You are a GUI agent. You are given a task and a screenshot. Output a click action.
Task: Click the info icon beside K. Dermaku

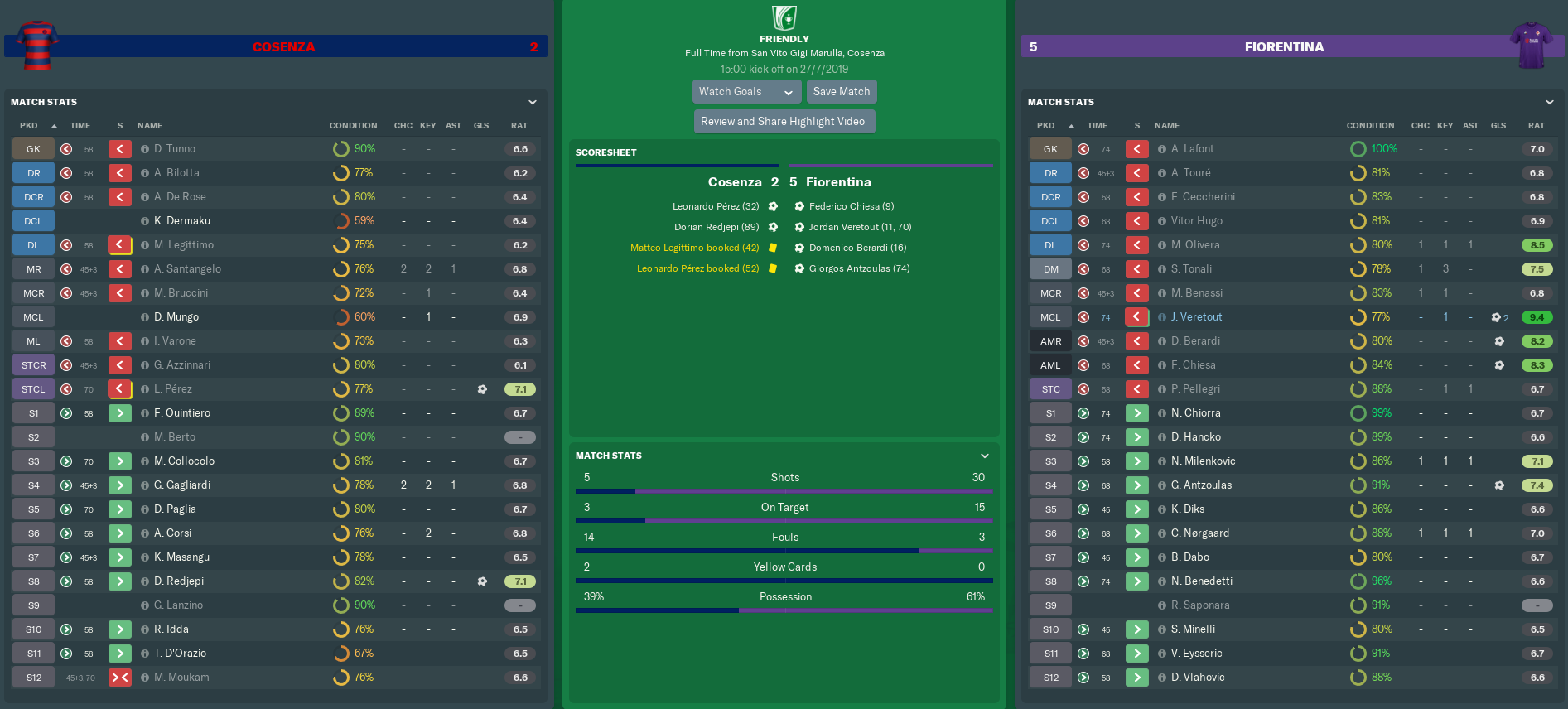pyautogui.click(x=145, y=221)
